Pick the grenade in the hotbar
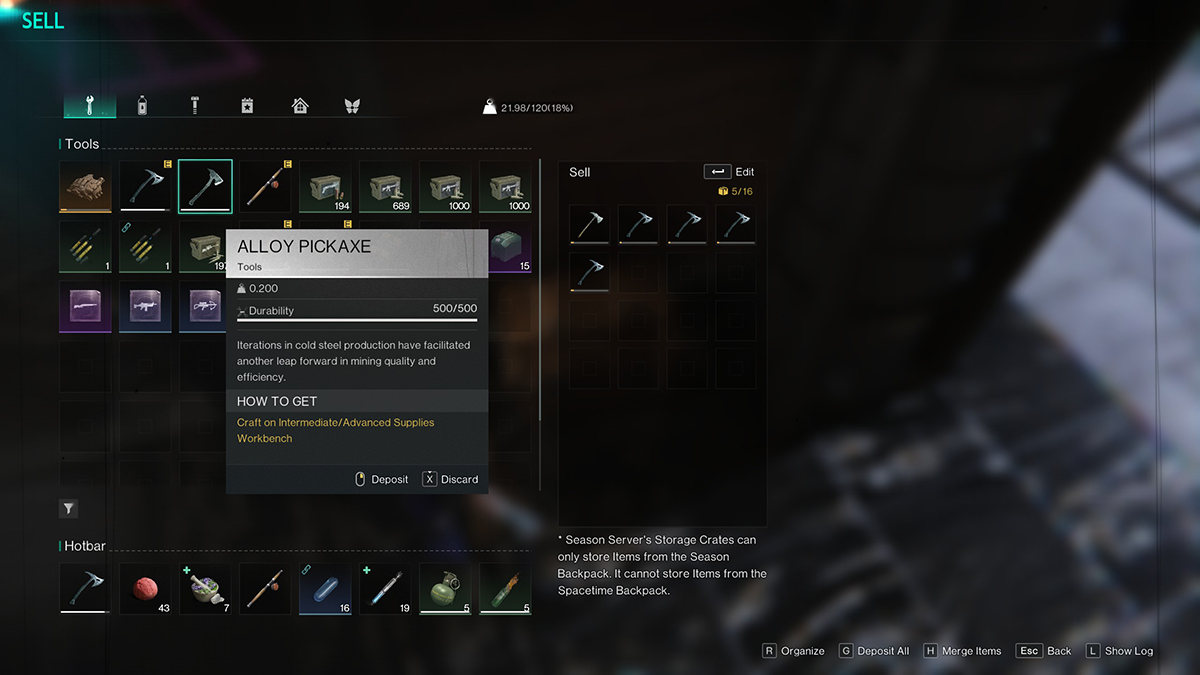 [445, 589]
